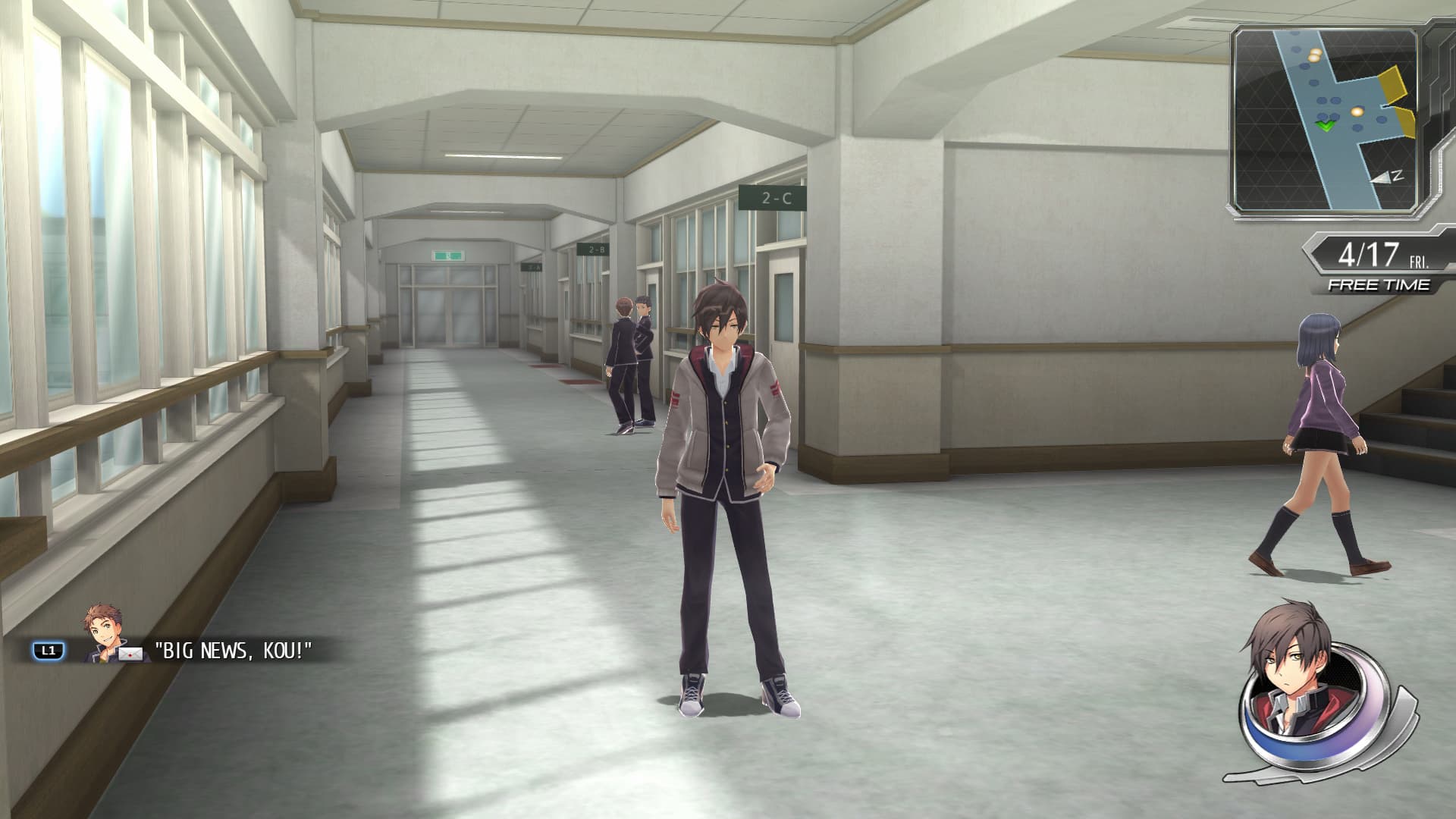Click the green player arrow on the minimap
This screenshot has height=819, width=1456.
coord(1326,126)
